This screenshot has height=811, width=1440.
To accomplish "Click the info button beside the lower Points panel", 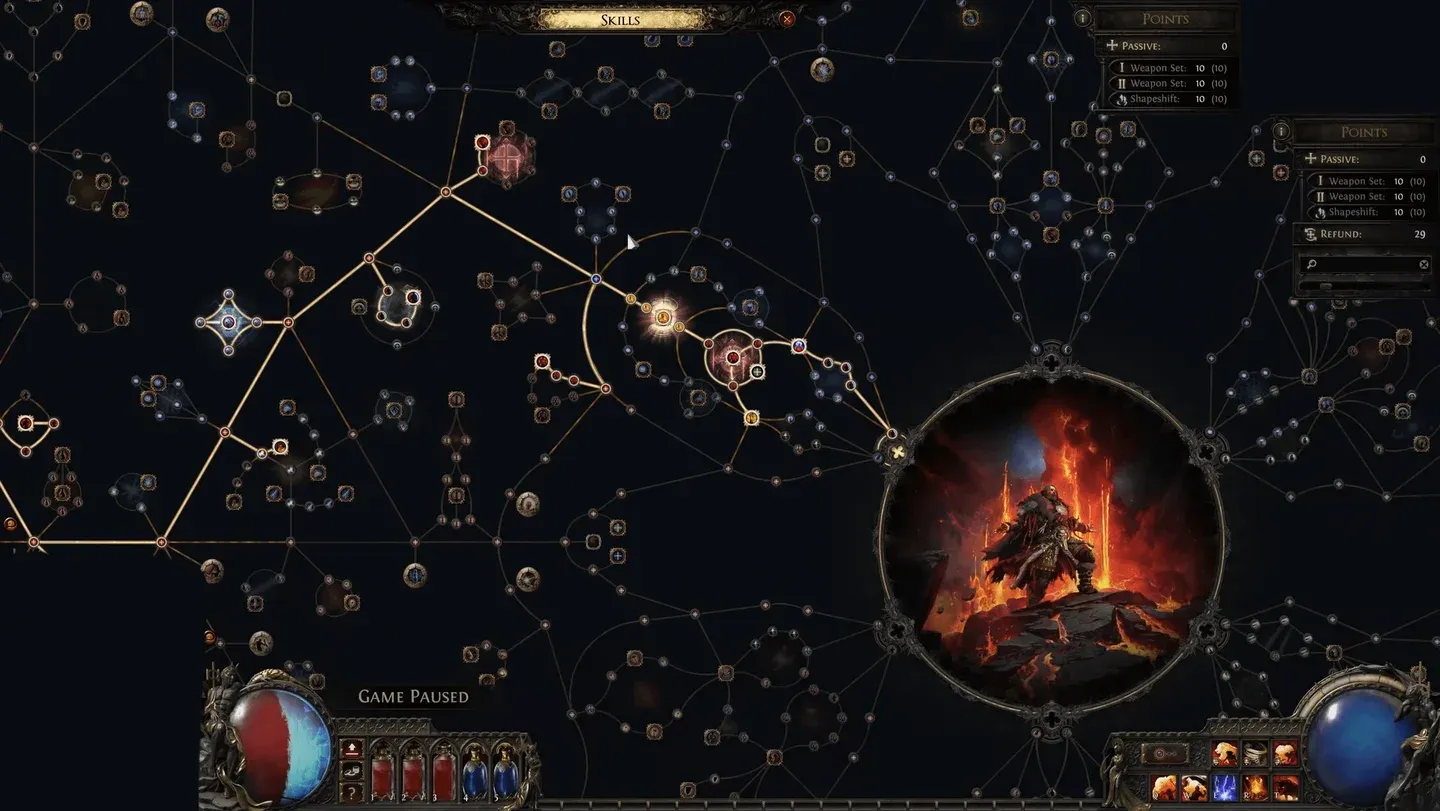I will 1281,131.
